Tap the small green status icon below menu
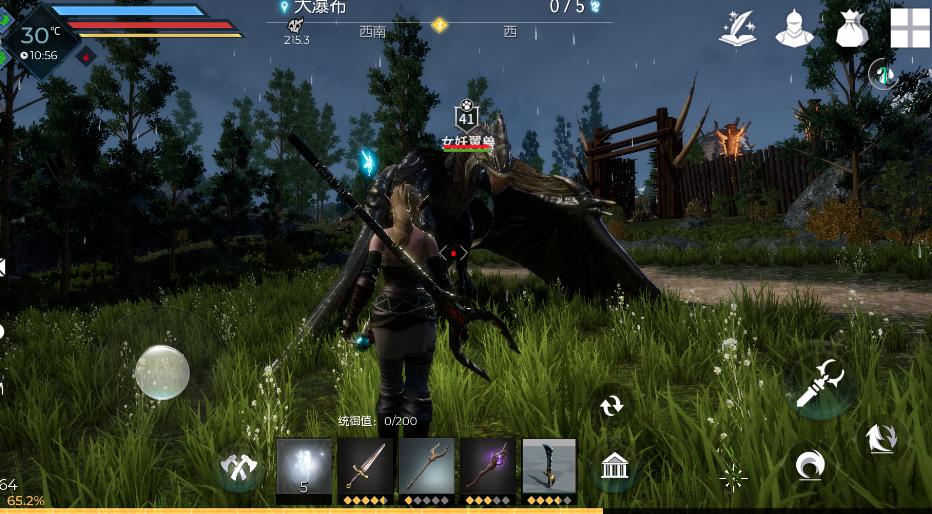 tap(881, 72)
